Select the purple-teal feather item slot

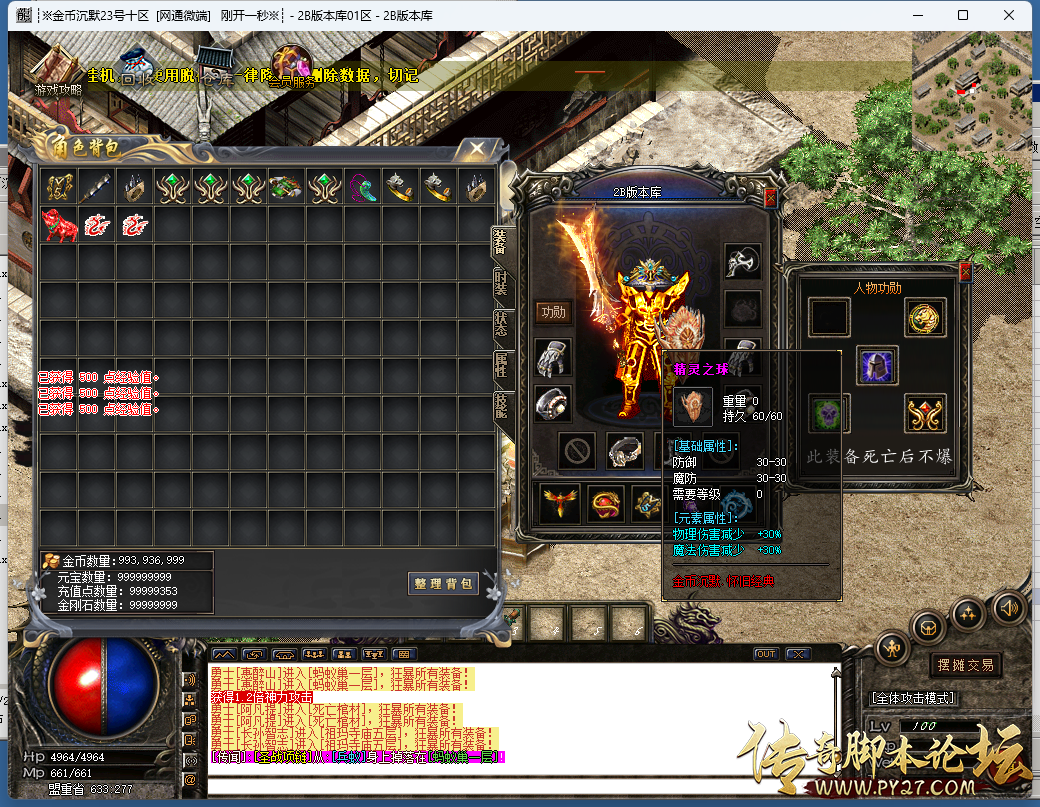tap(363, 187)
